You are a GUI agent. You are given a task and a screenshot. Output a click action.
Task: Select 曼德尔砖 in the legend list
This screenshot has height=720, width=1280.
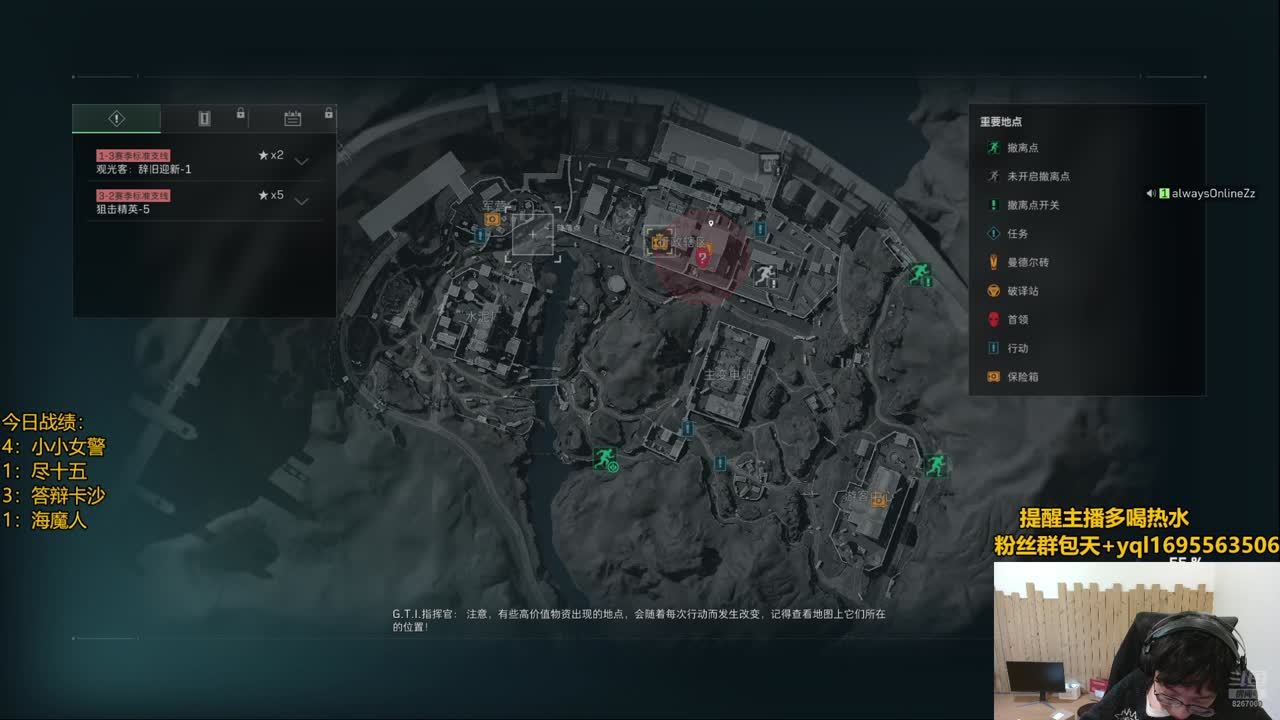tap(1028, 262)
